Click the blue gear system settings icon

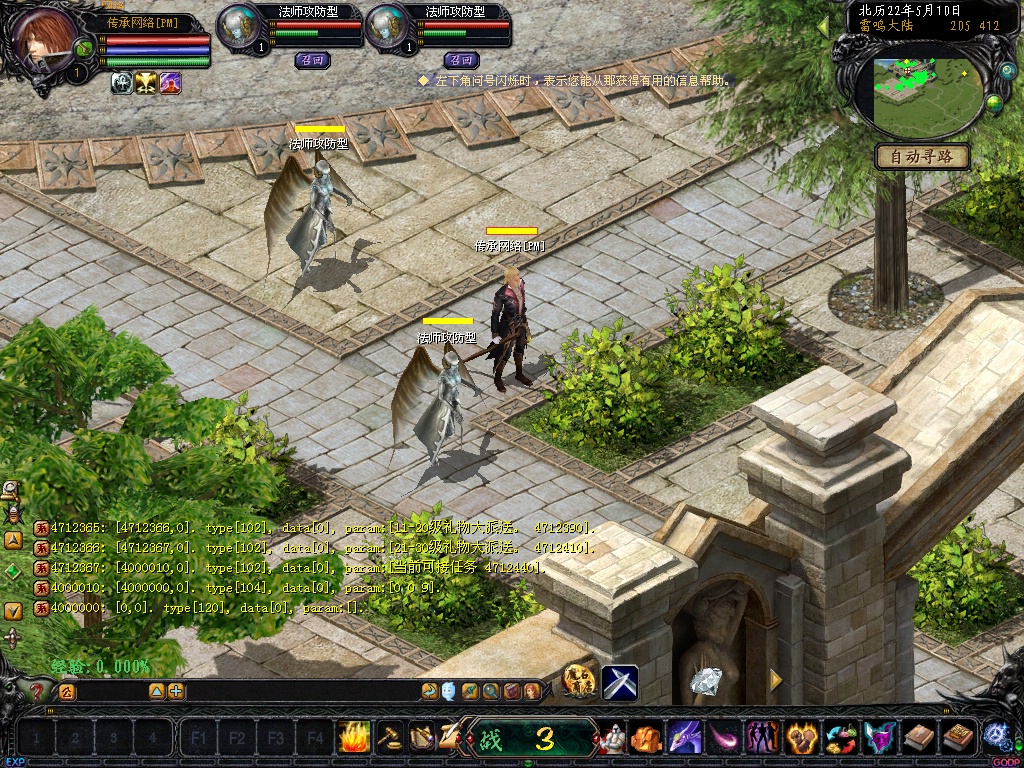996,736
